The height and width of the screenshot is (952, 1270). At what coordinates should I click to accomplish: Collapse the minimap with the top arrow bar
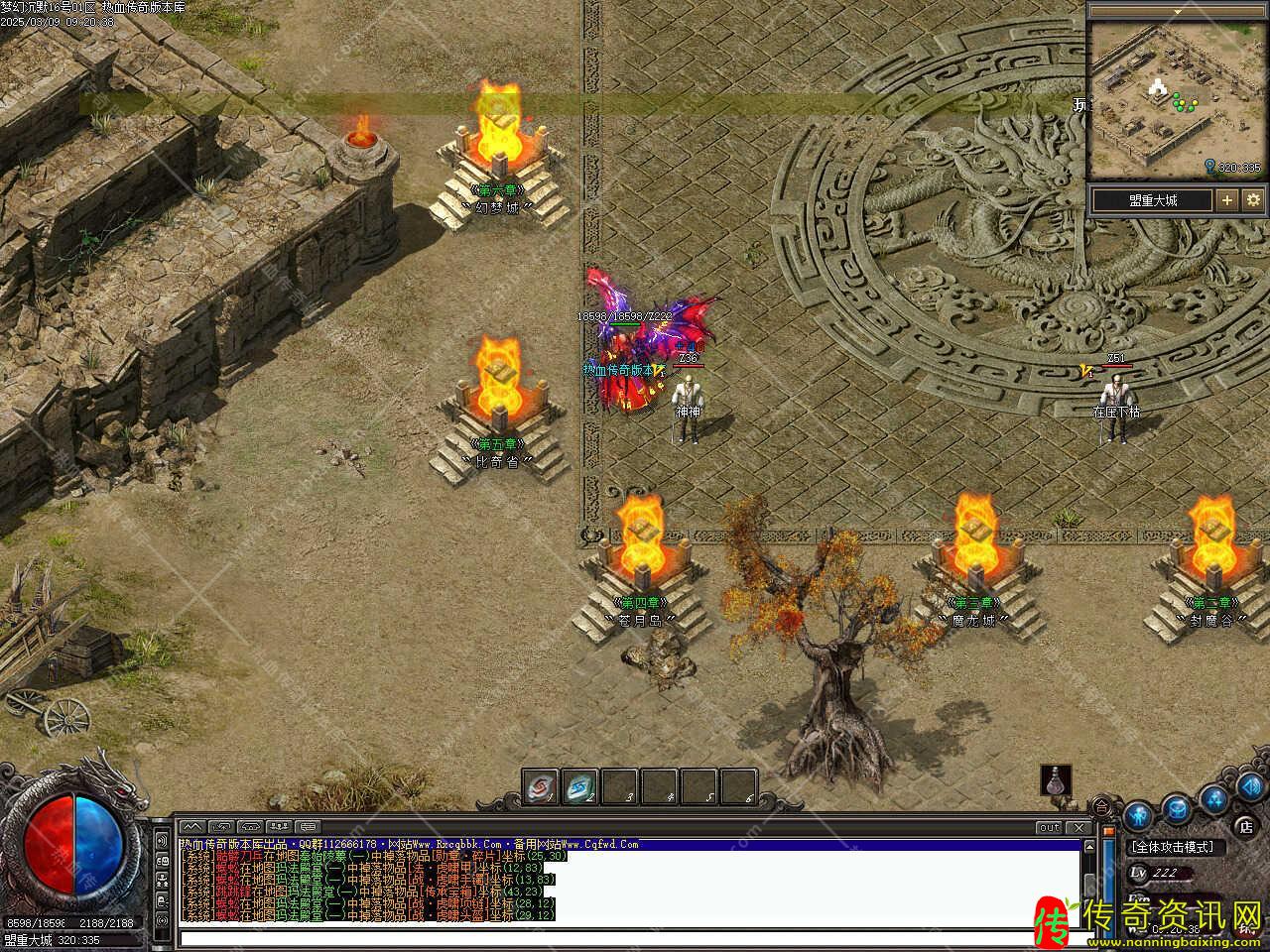point(1177,11)
